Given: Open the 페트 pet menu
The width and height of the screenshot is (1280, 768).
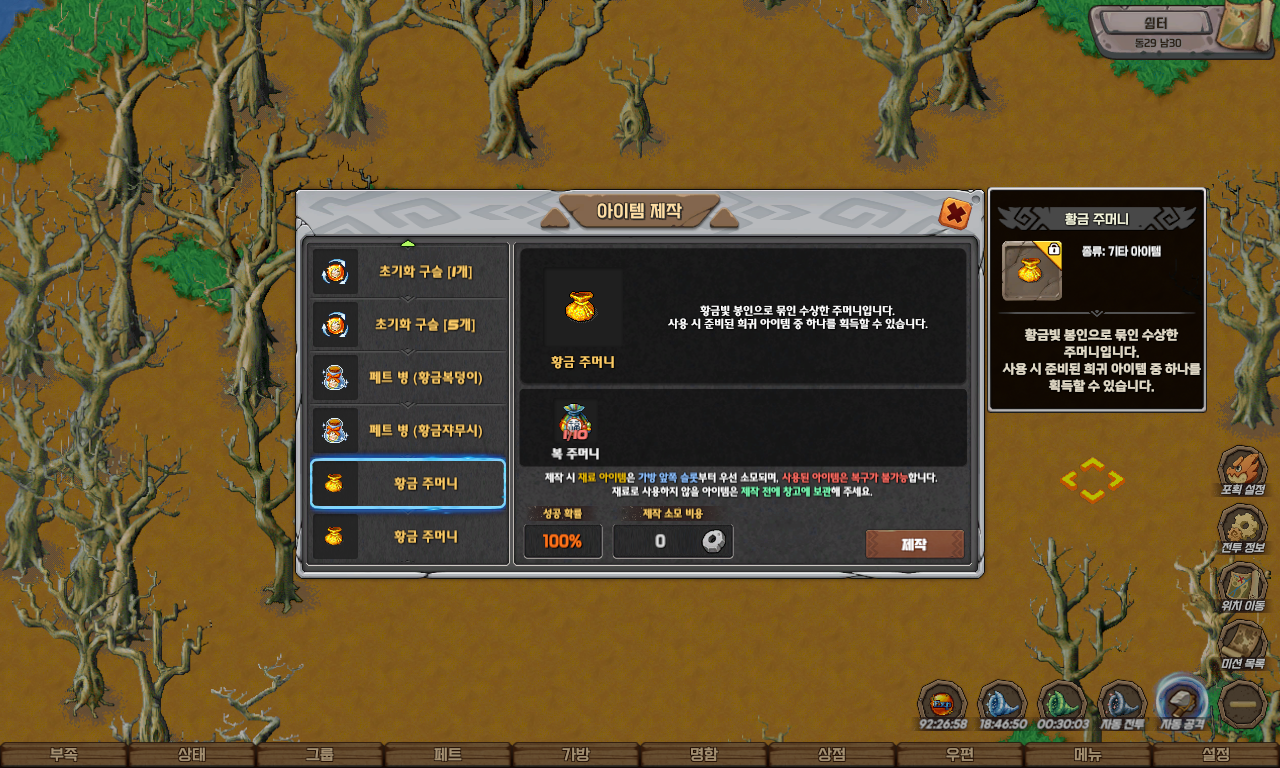Looking at the screenshot, I should [x=448, y=755].
